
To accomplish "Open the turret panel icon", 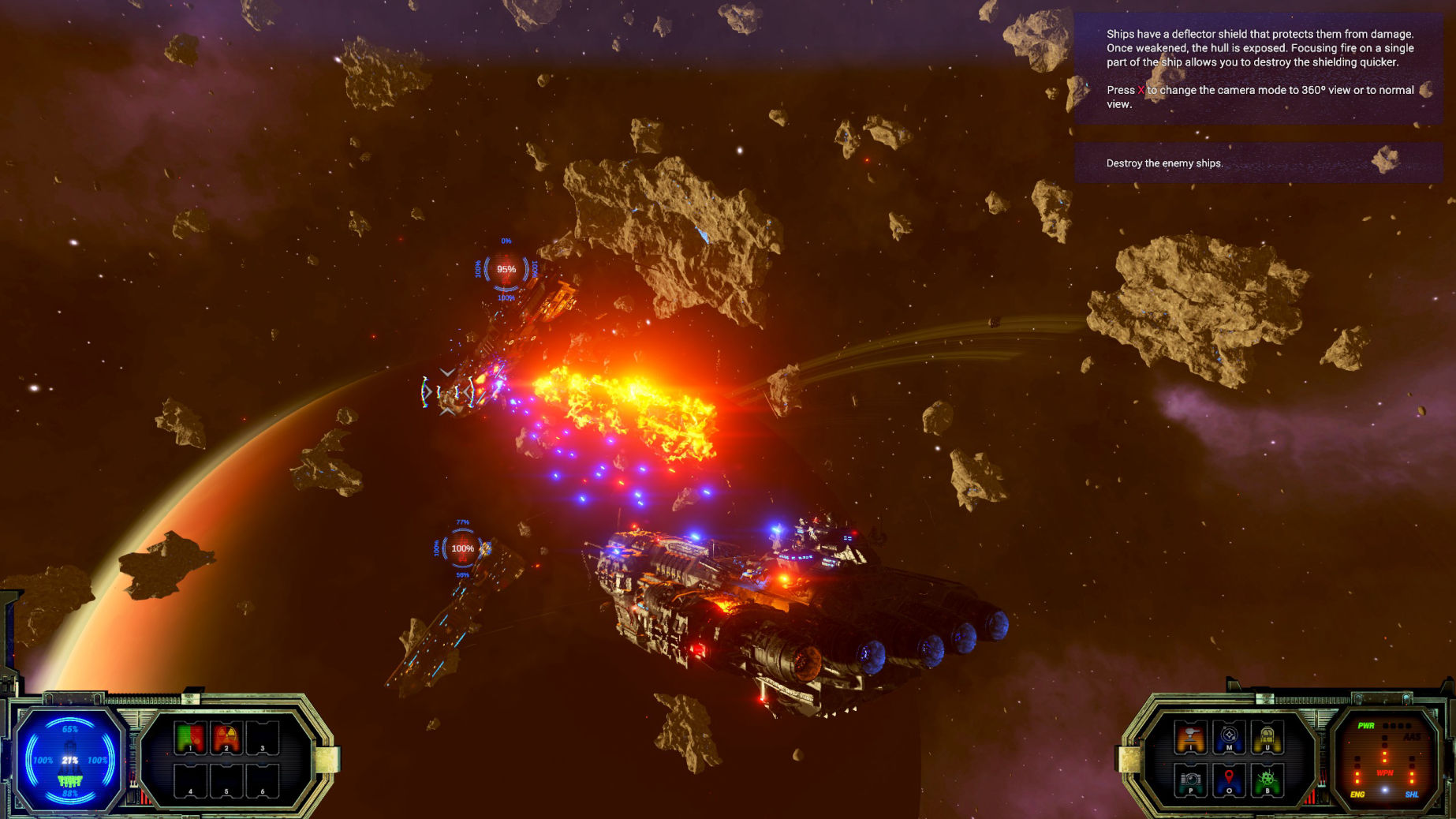I will pos(1190,739).
